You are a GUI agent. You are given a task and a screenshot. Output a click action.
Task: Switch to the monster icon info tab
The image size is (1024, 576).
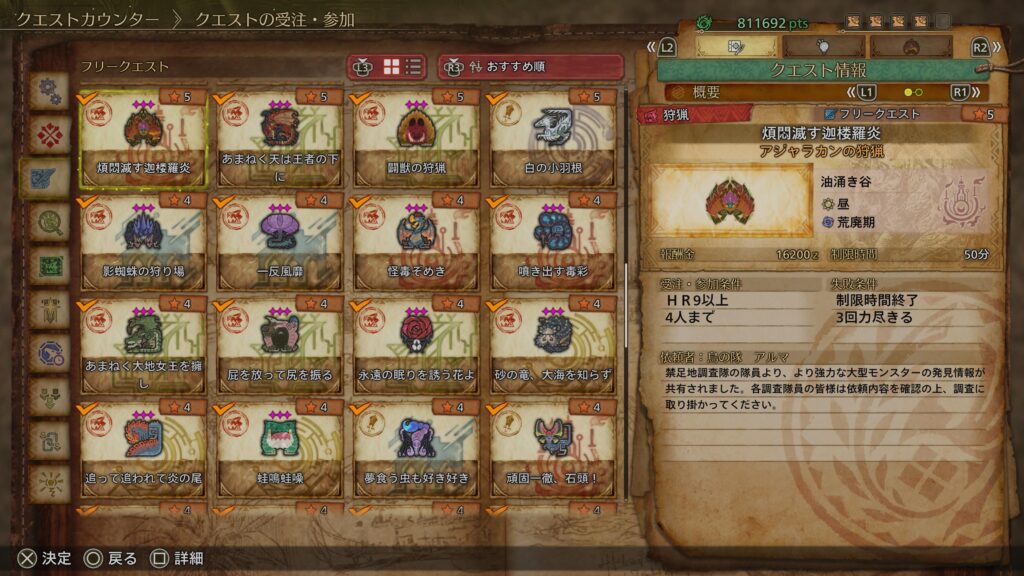click(x=911, y=46)
